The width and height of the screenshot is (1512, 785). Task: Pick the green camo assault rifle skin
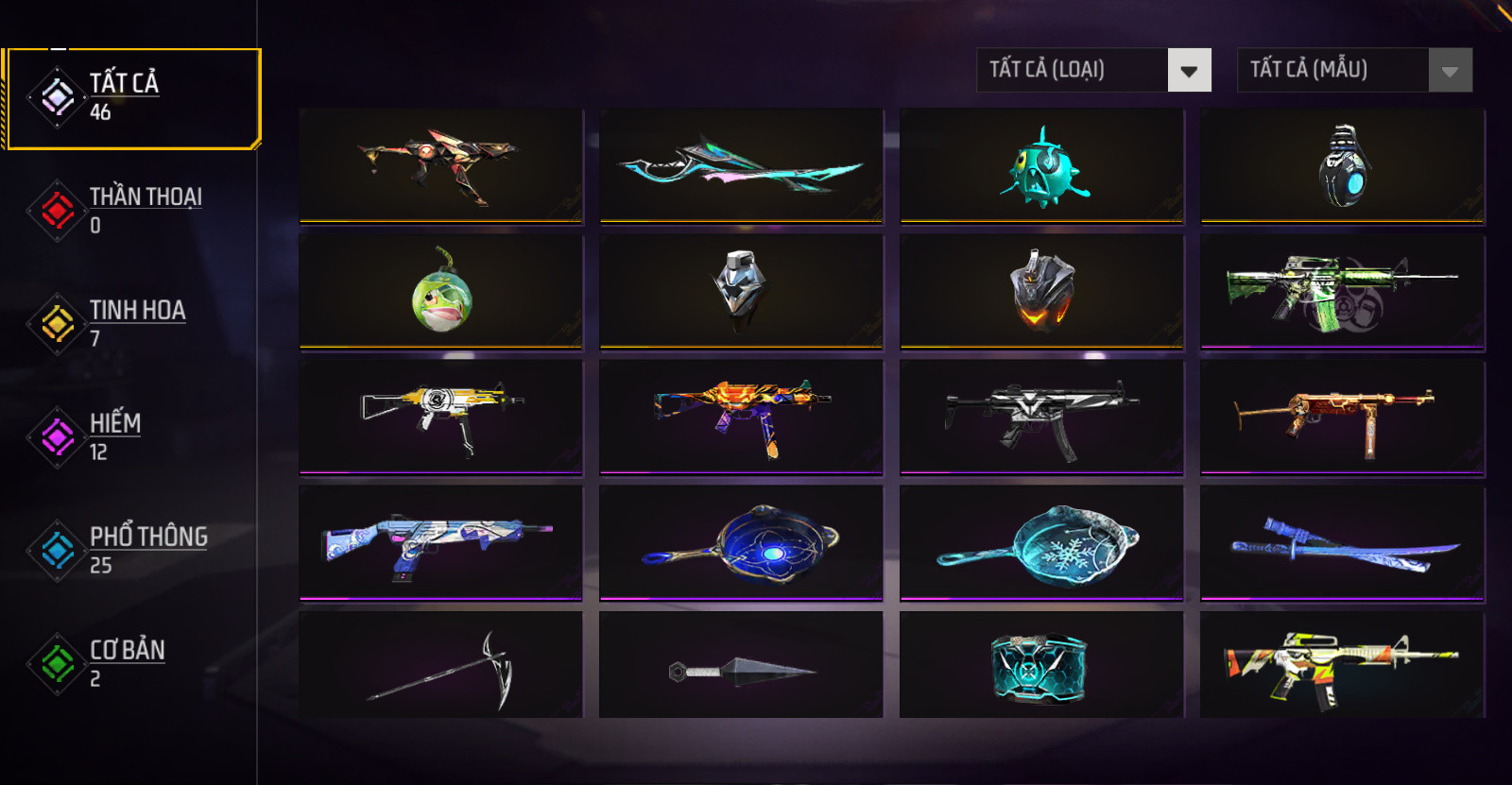coord(1342,292)
